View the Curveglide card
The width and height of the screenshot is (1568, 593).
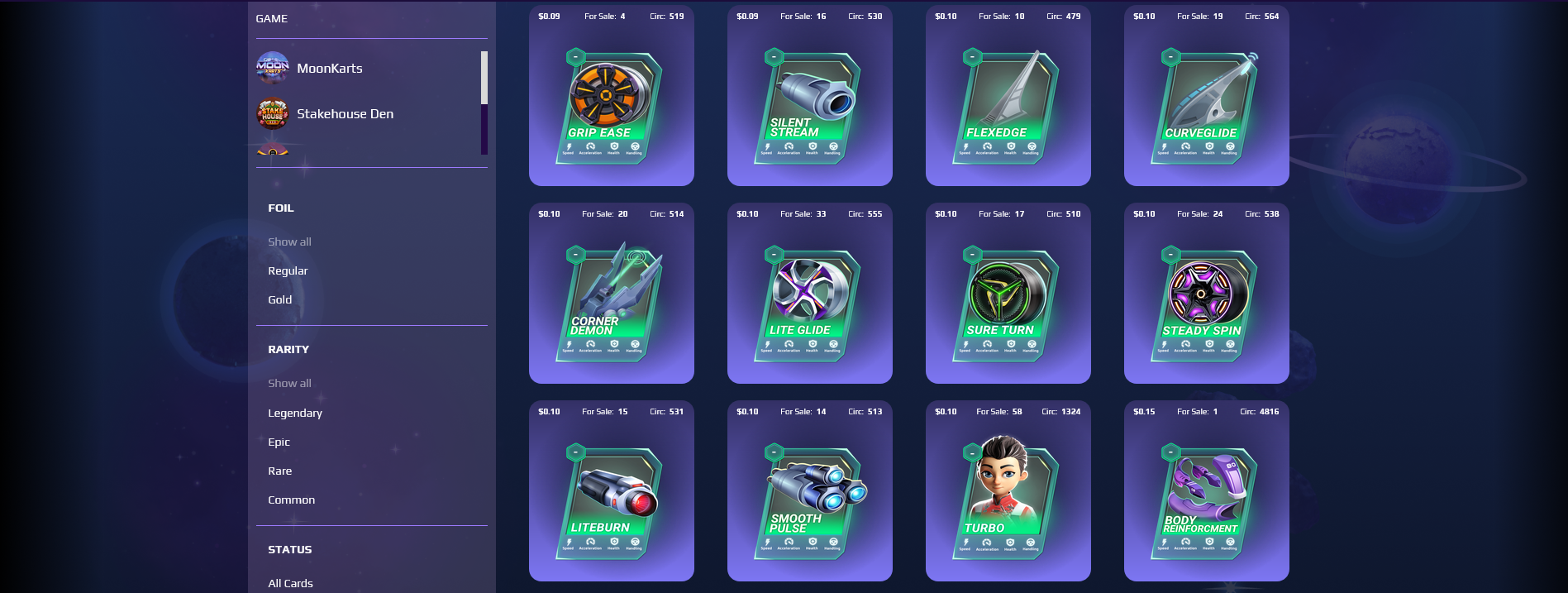[x=1206, y=103]
